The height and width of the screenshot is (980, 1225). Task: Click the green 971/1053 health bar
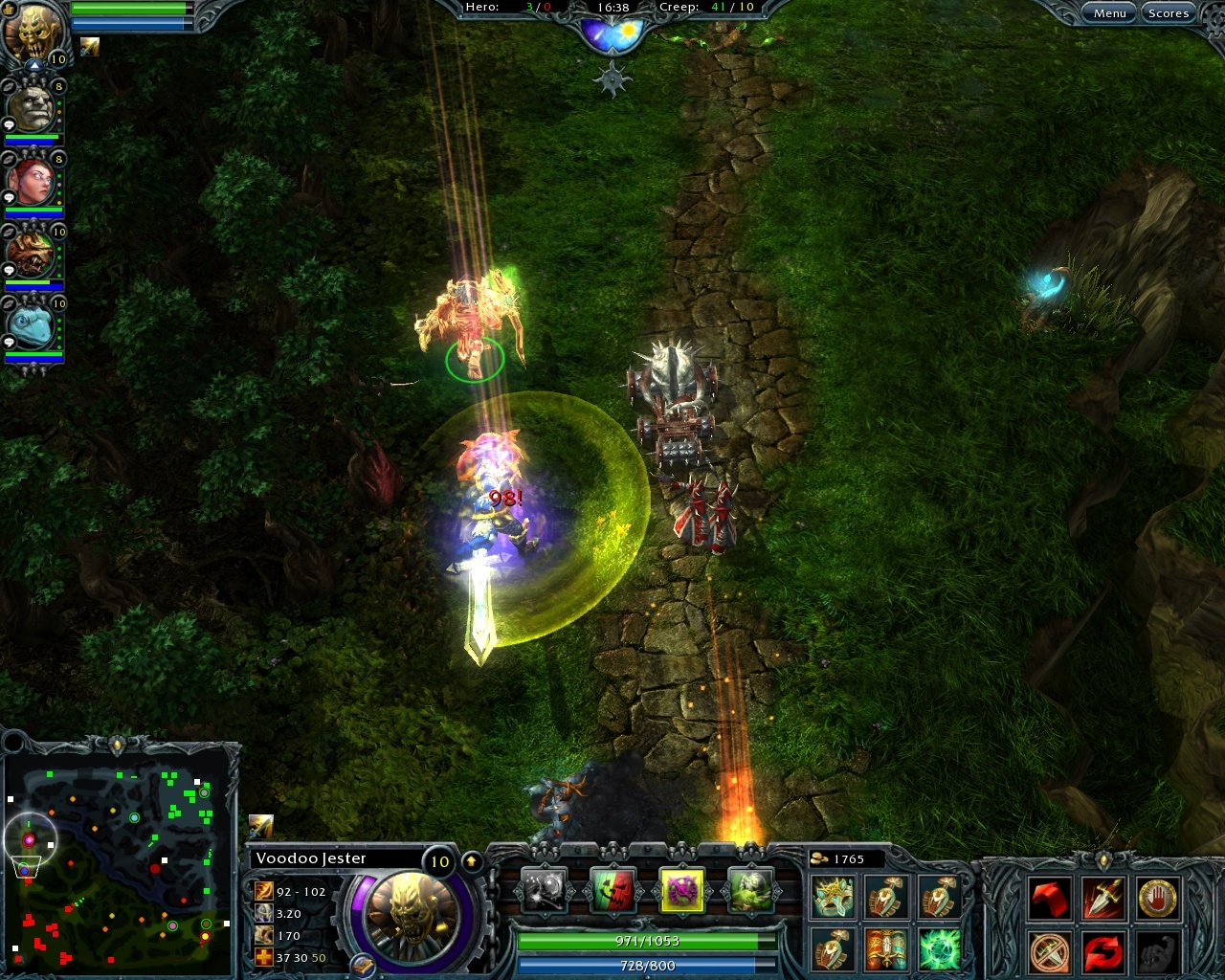pos(646,941)
